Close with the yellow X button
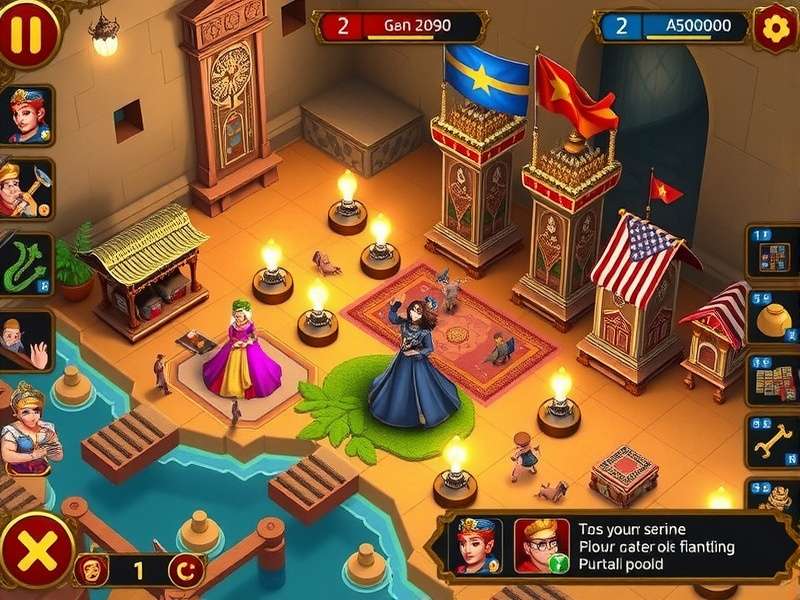This screenshot has height=600, width=800. point(35,551)
